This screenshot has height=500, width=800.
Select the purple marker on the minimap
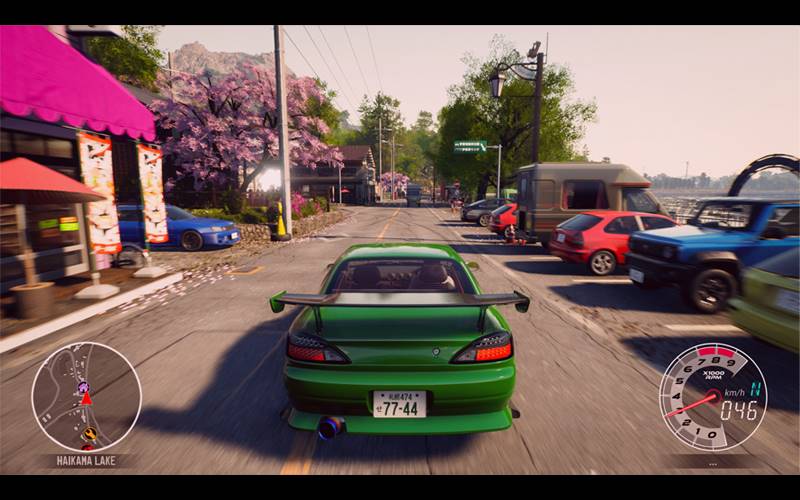pyautogui.click(x=83, y=386)
